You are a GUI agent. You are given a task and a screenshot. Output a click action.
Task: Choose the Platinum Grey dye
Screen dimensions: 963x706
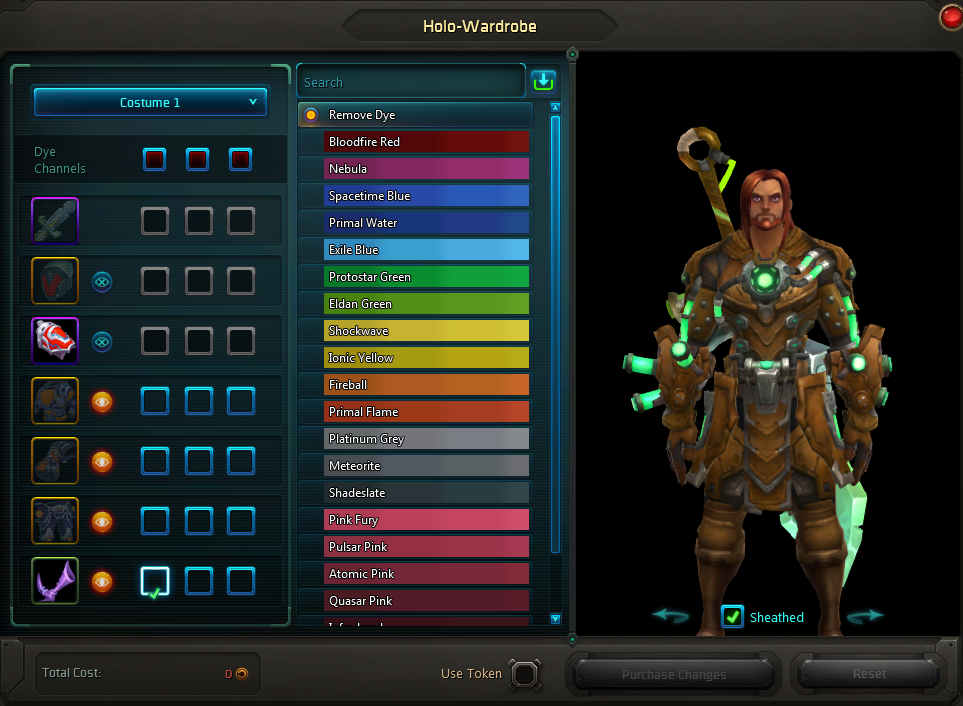point(426,439)
